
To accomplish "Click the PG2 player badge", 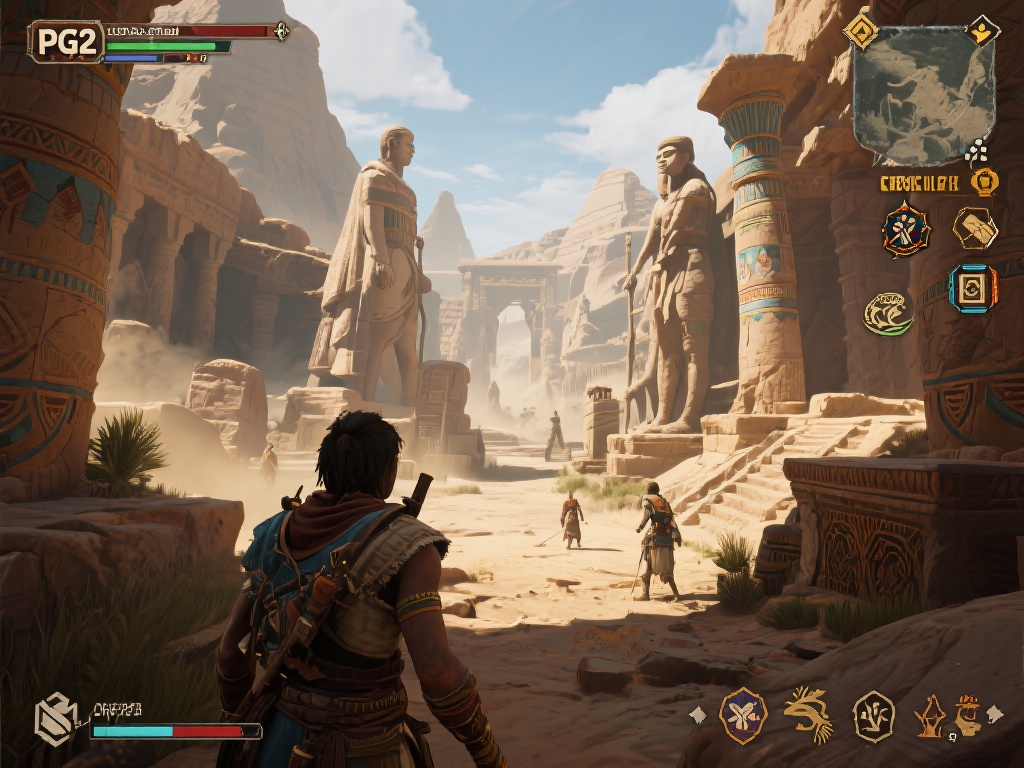I will point(66,42).
